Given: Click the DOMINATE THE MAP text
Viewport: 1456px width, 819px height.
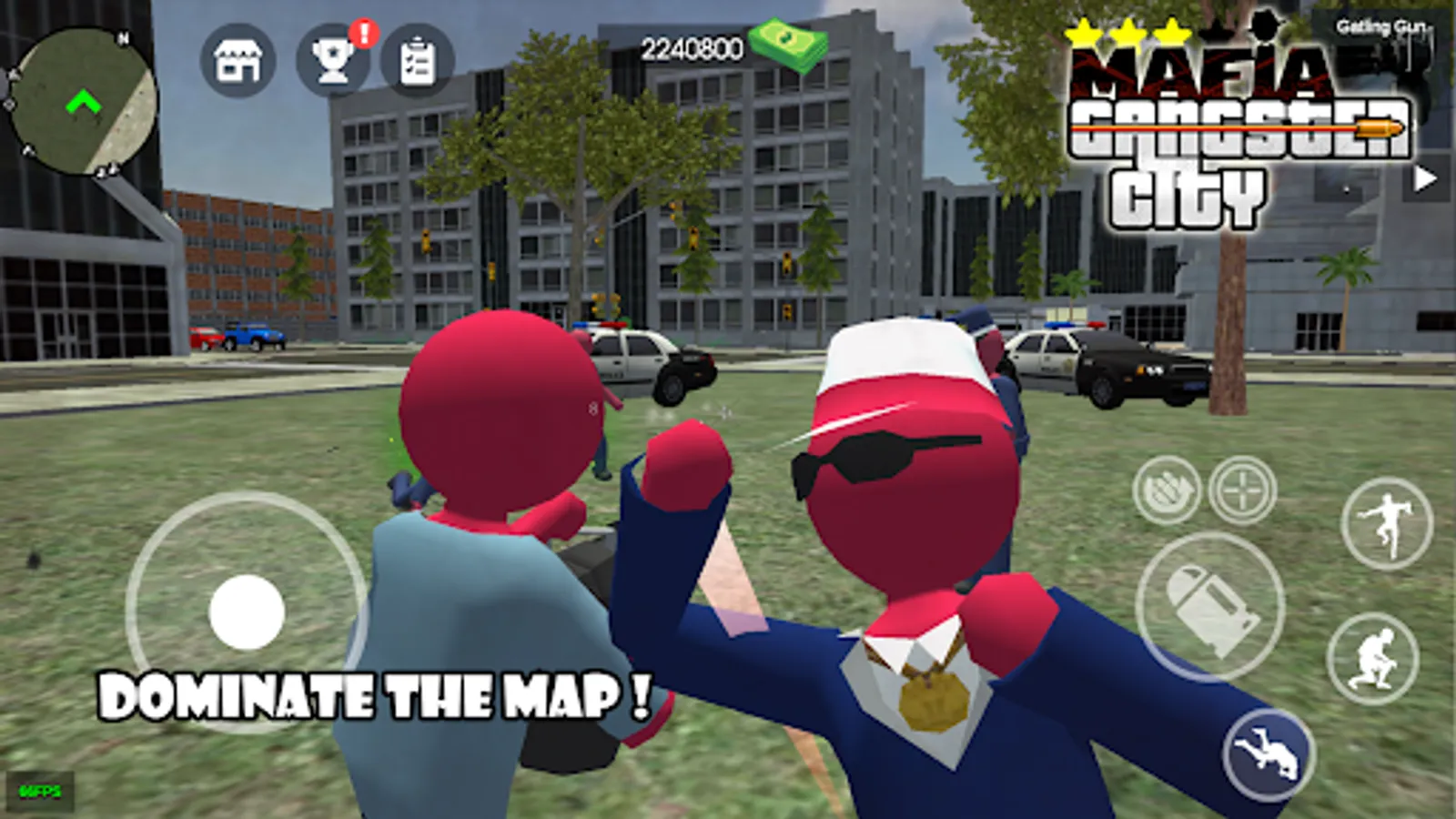Looking at the screenshot, I should tap(373, 695).
